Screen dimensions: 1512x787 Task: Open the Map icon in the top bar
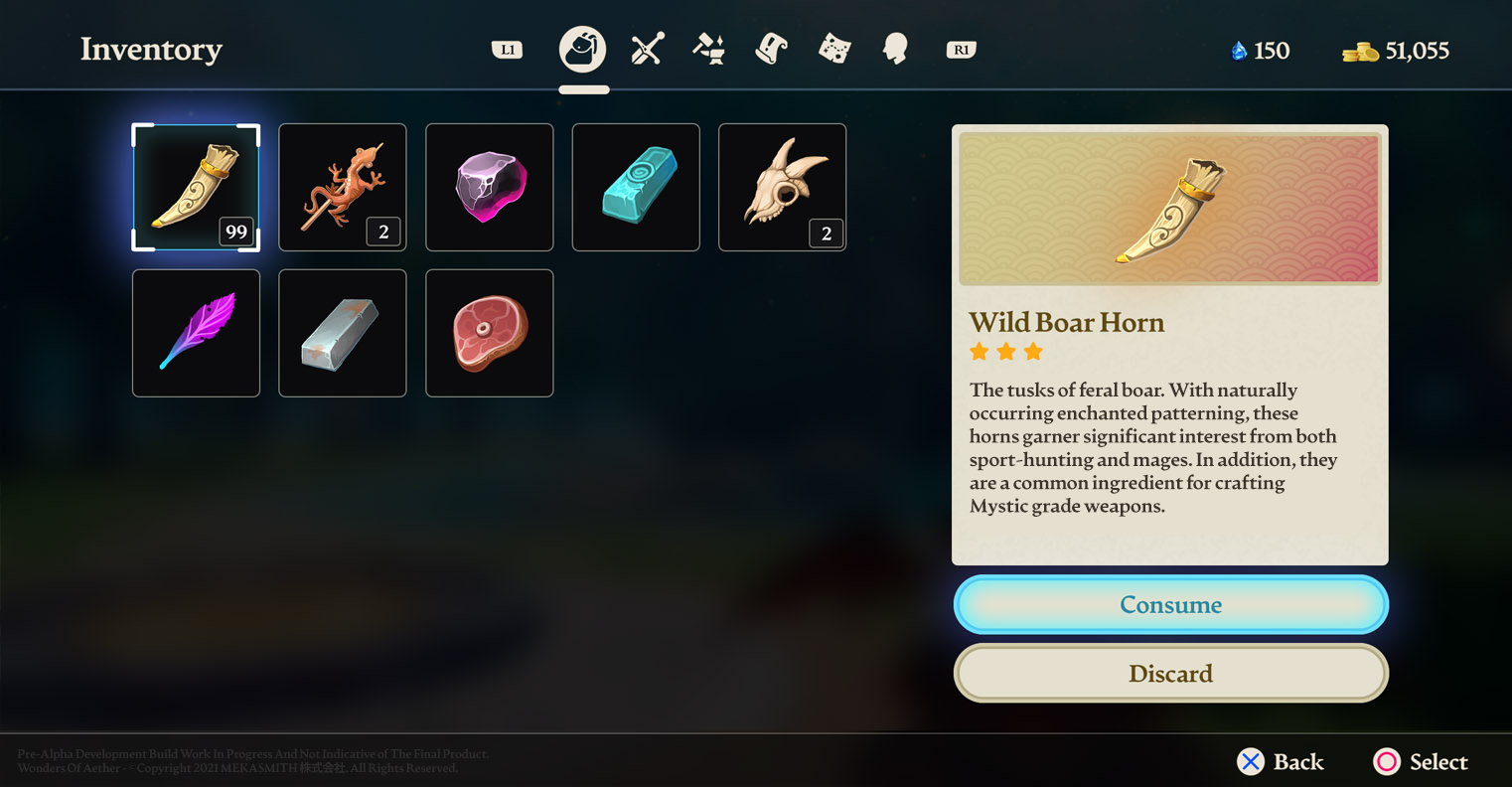[832, 48]
